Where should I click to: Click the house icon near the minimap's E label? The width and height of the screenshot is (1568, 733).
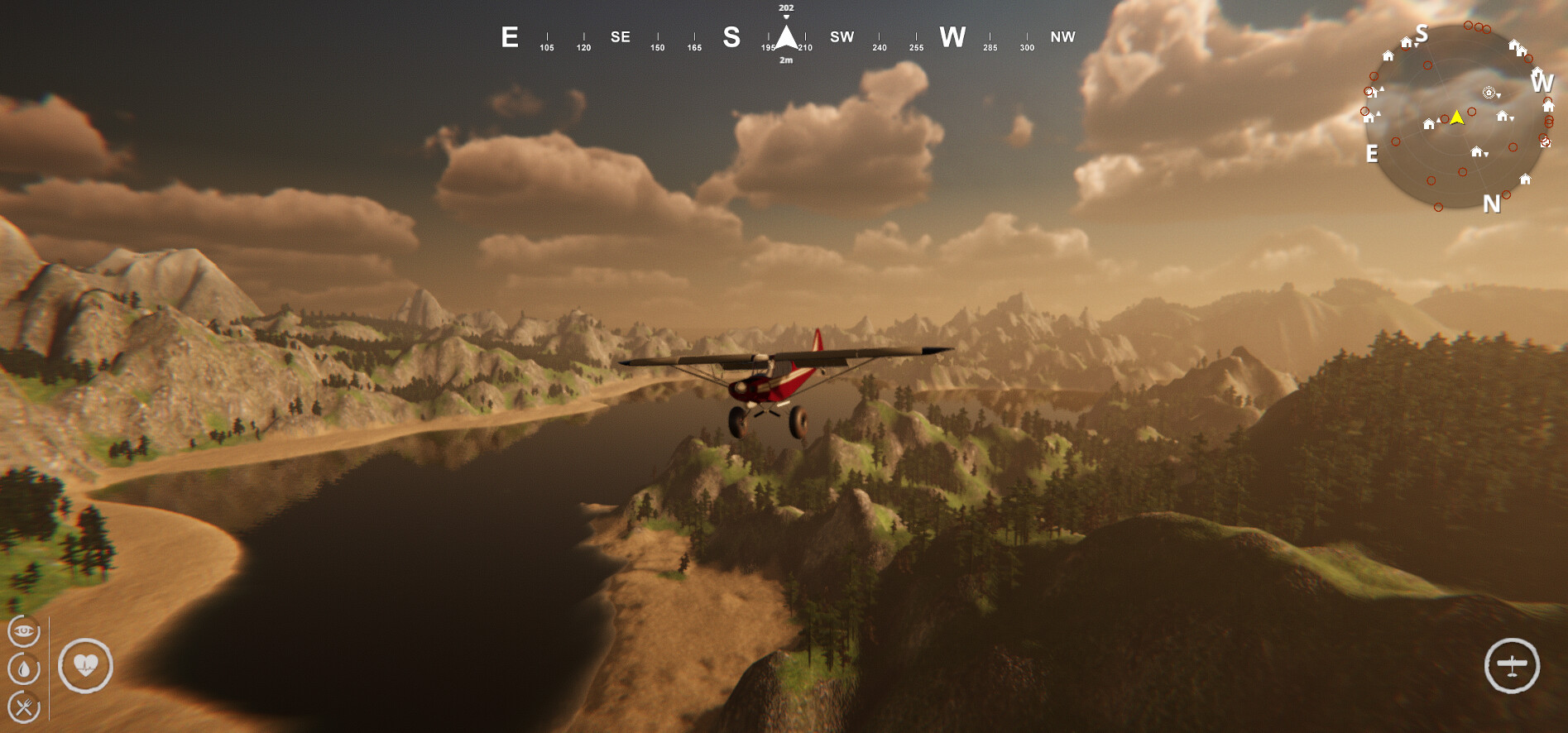click(1369, 118)
